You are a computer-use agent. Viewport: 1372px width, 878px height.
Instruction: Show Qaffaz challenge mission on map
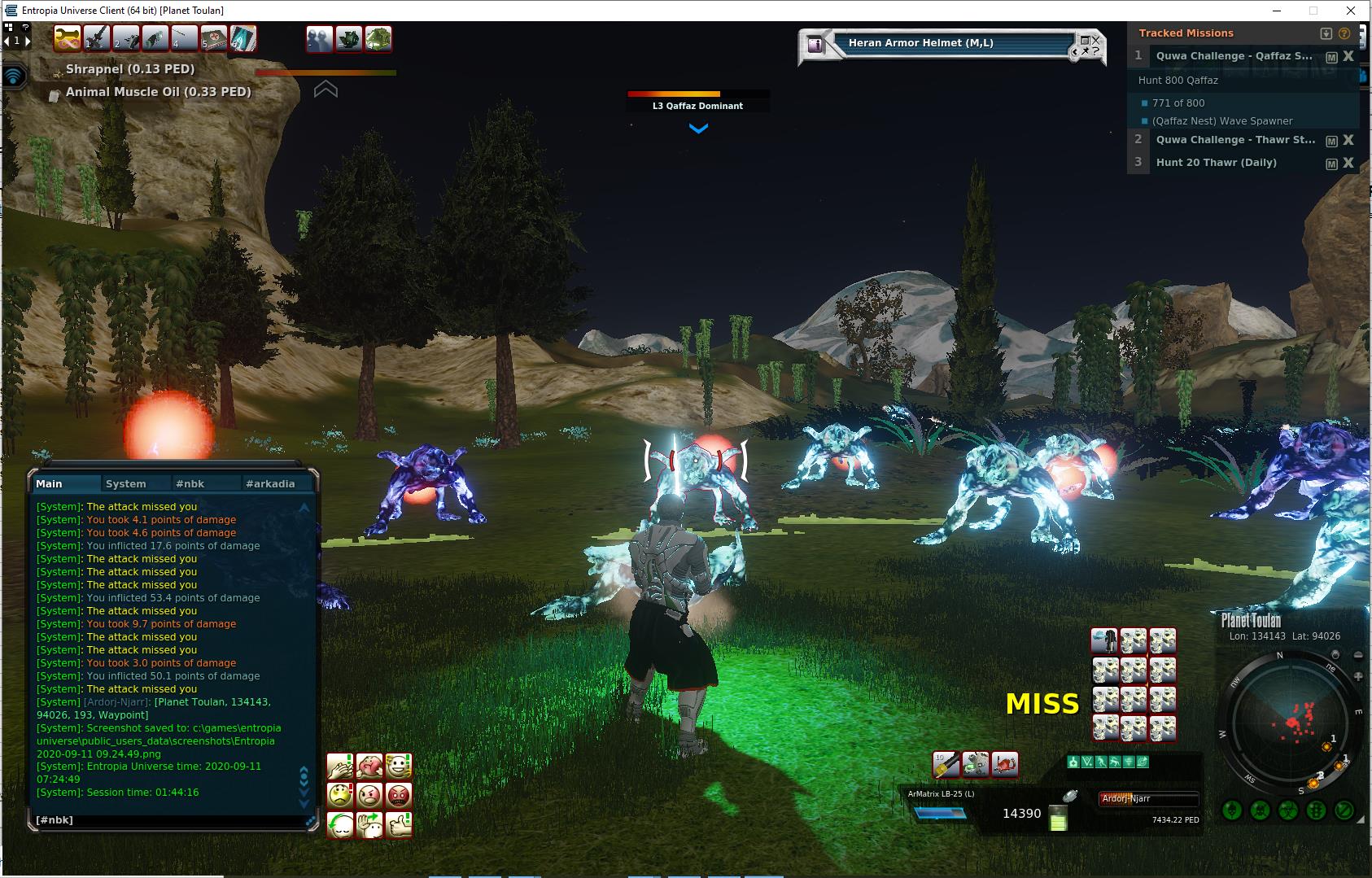[1331, 57]
